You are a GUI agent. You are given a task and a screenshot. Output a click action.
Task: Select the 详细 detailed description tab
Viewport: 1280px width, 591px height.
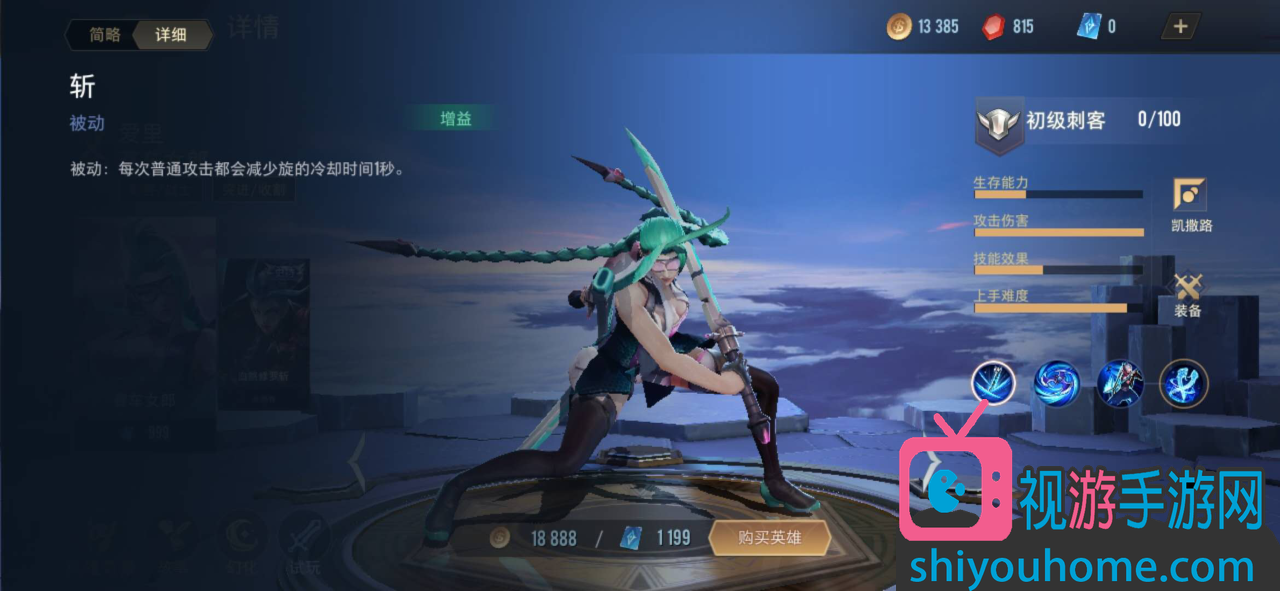click(x=171, y=35)
